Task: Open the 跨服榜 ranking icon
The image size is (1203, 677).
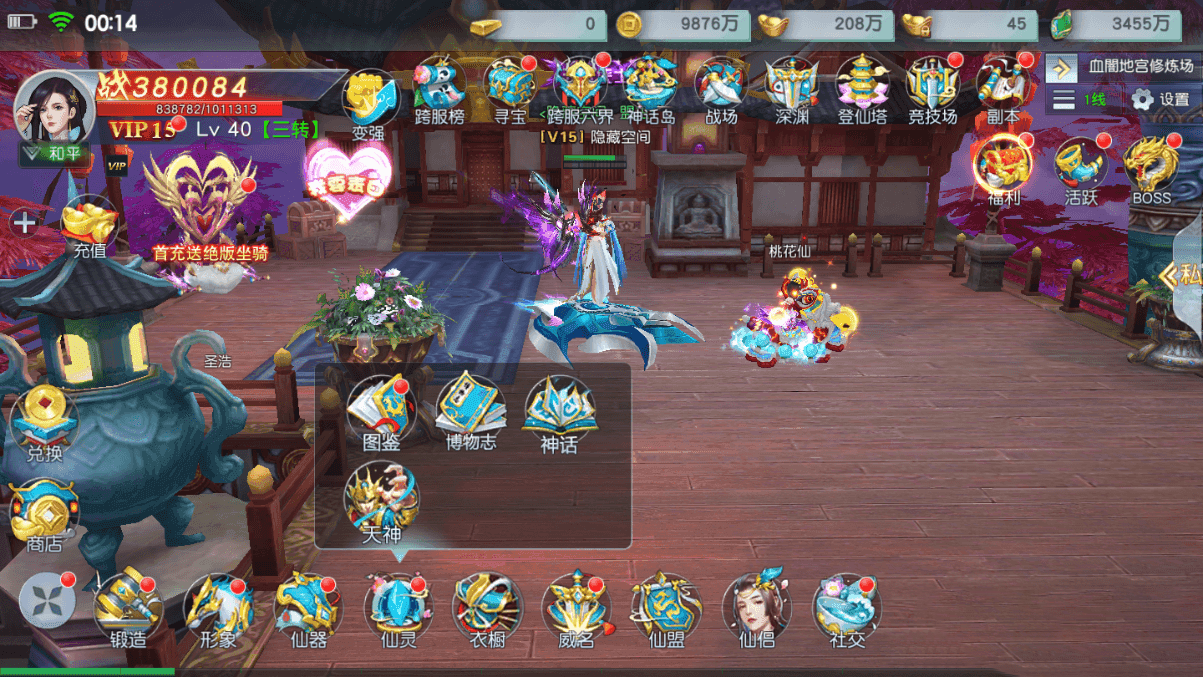Action: 439,88
